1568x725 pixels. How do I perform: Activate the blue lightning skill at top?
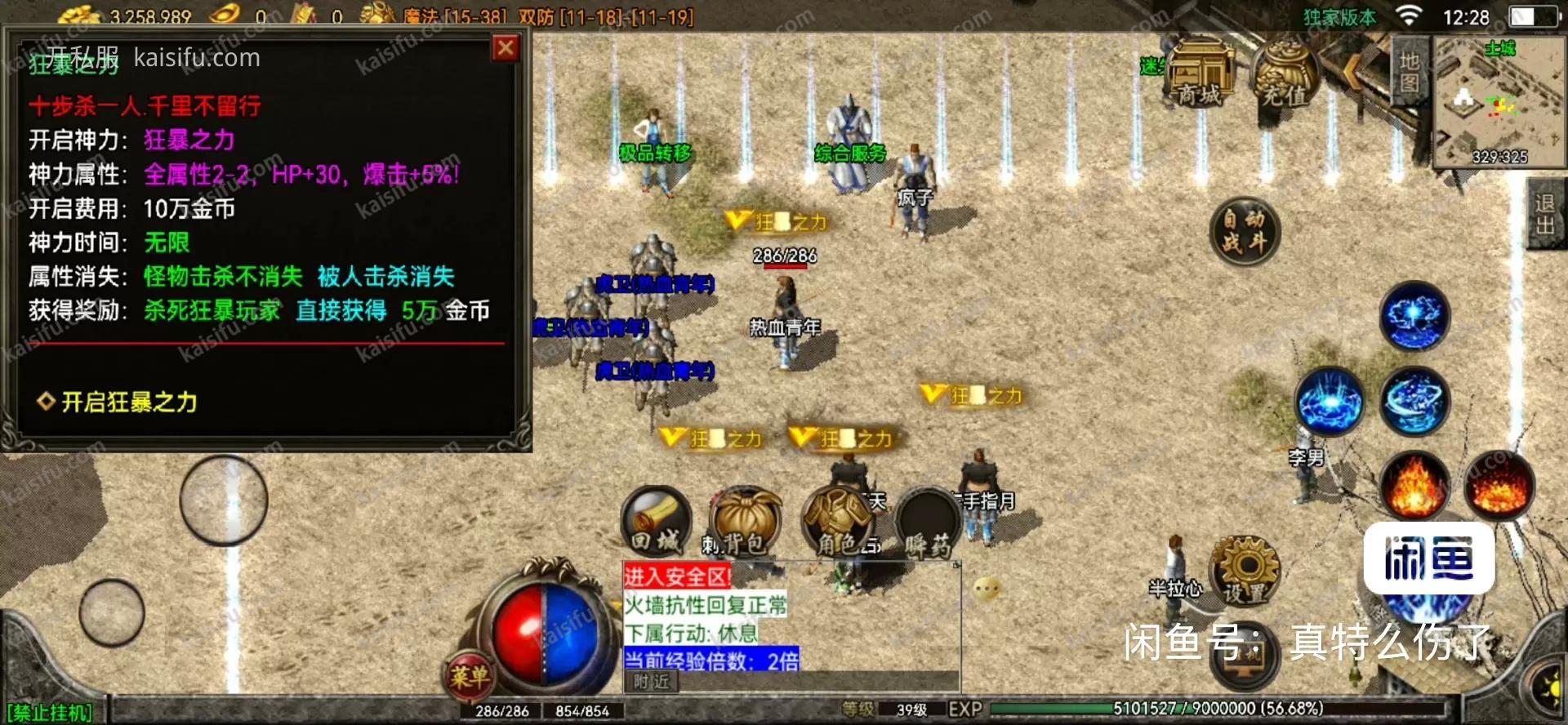click(1414, 316)
